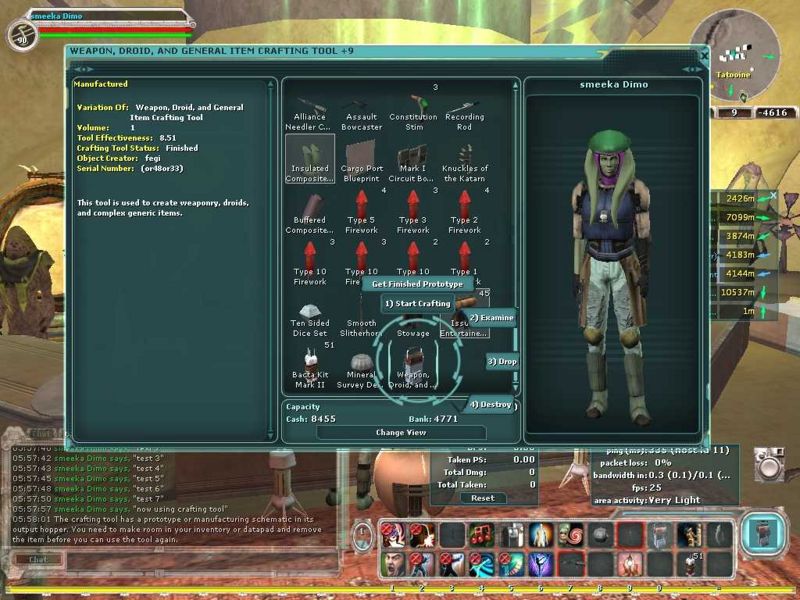Pick the Mark I Circuit Board item
The height and width of the screenshot is (600, 800).
[413, 160]
